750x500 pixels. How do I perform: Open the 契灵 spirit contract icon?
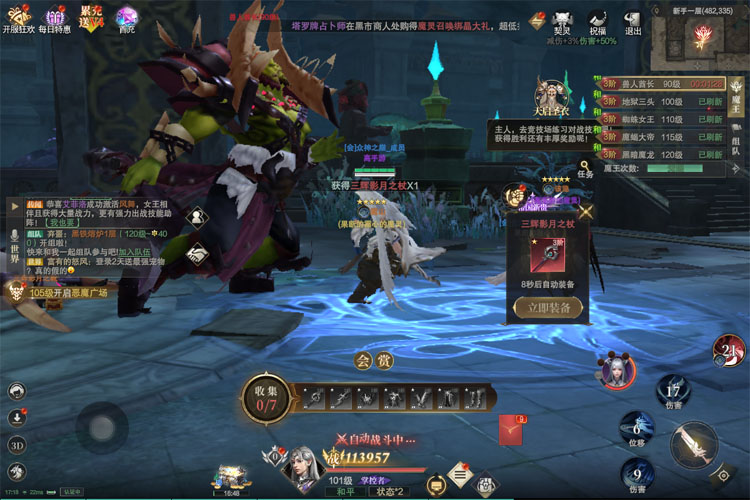(564, 20)
